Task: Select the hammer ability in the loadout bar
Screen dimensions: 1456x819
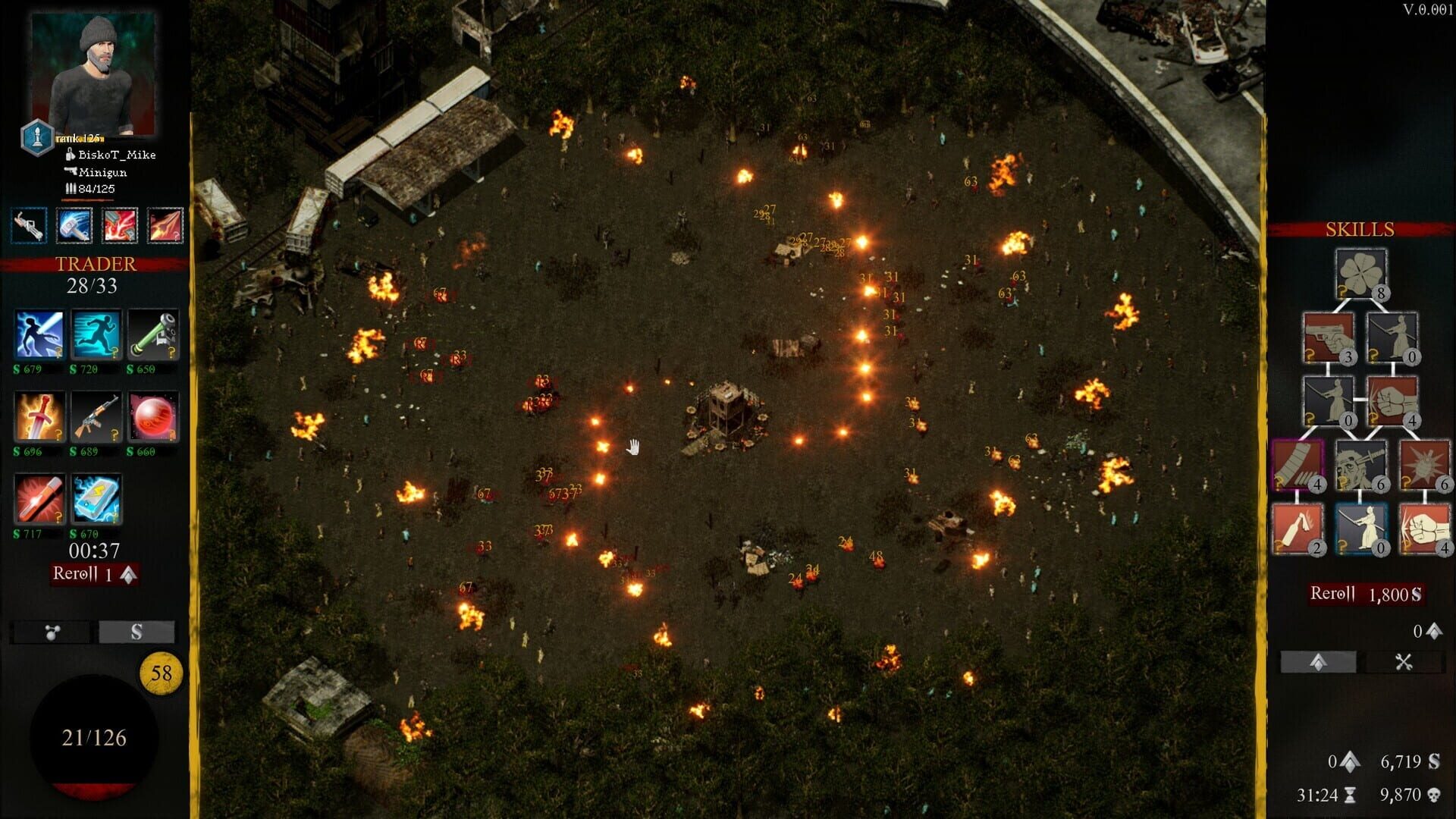Action: (x=74, y=225)
